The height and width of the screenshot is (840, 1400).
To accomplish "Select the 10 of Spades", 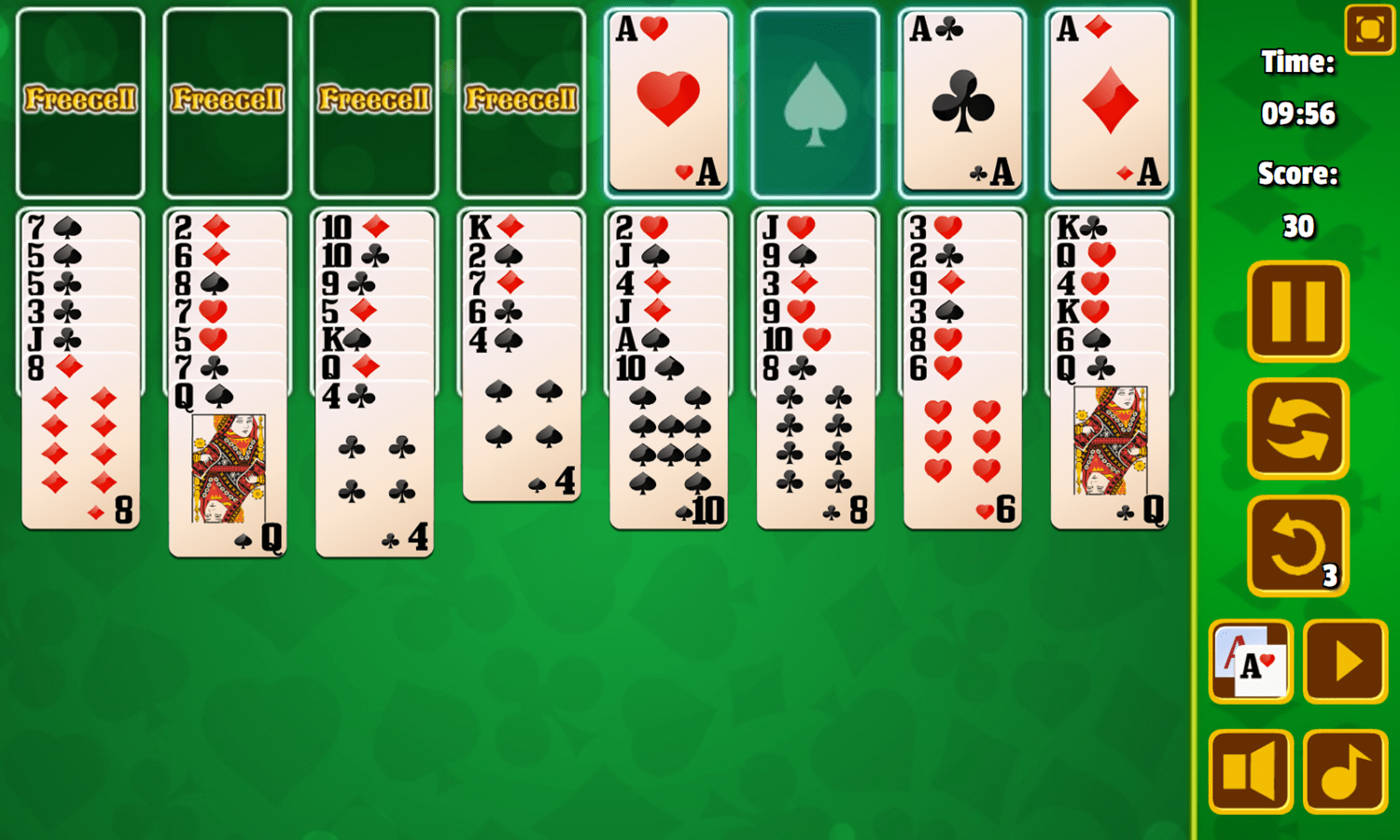I will pos(668,439).
